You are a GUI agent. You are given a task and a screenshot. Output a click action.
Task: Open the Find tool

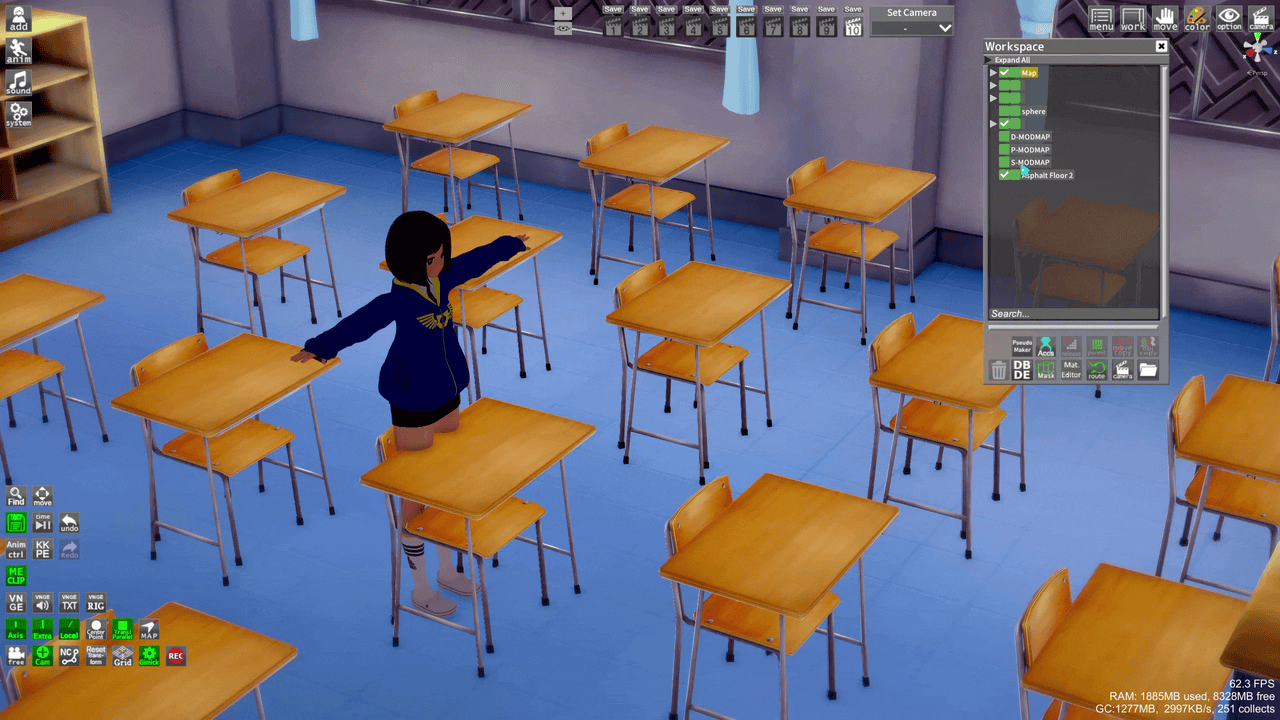[x=16, y=497]
